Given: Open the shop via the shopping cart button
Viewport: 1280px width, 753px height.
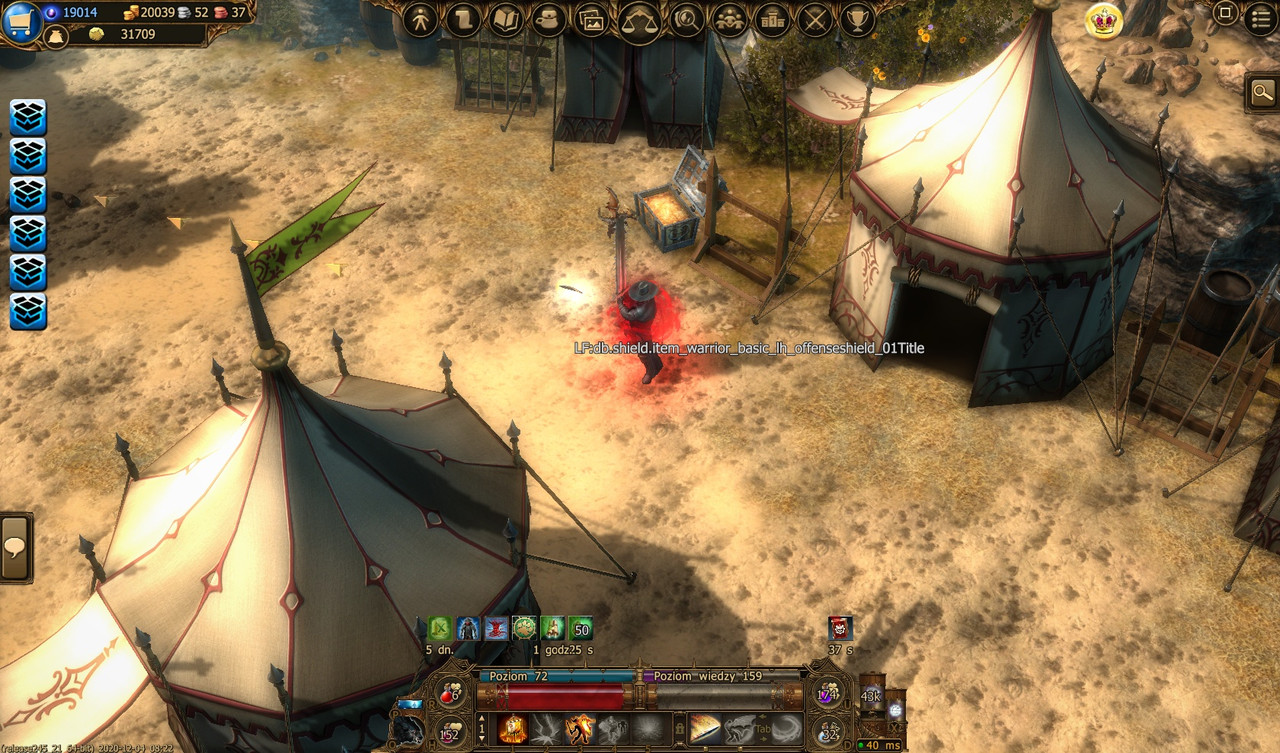Looking at the screenshot, I should point(20,22).
